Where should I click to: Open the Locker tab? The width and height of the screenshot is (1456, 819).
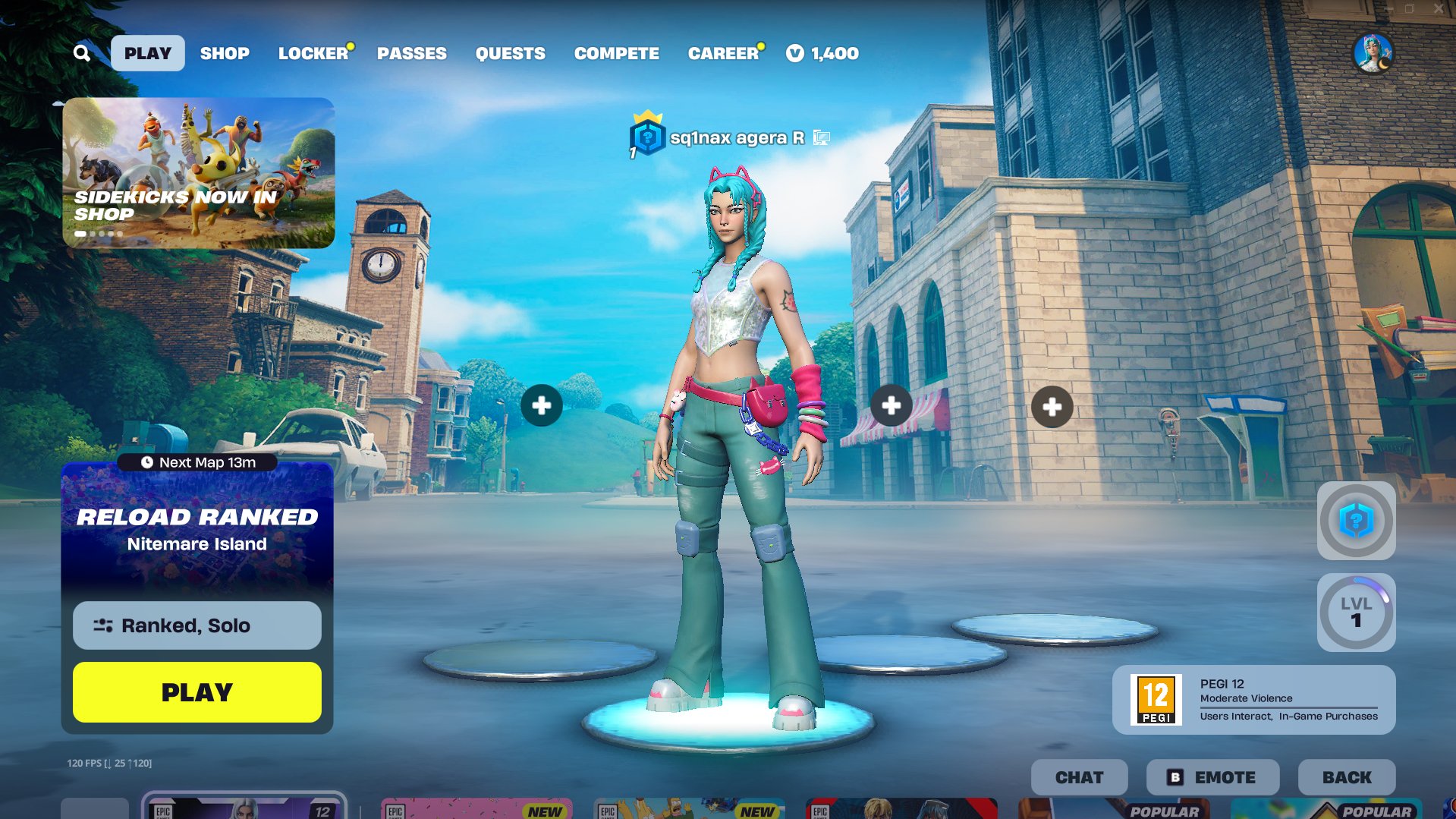[x=313, y=53]
